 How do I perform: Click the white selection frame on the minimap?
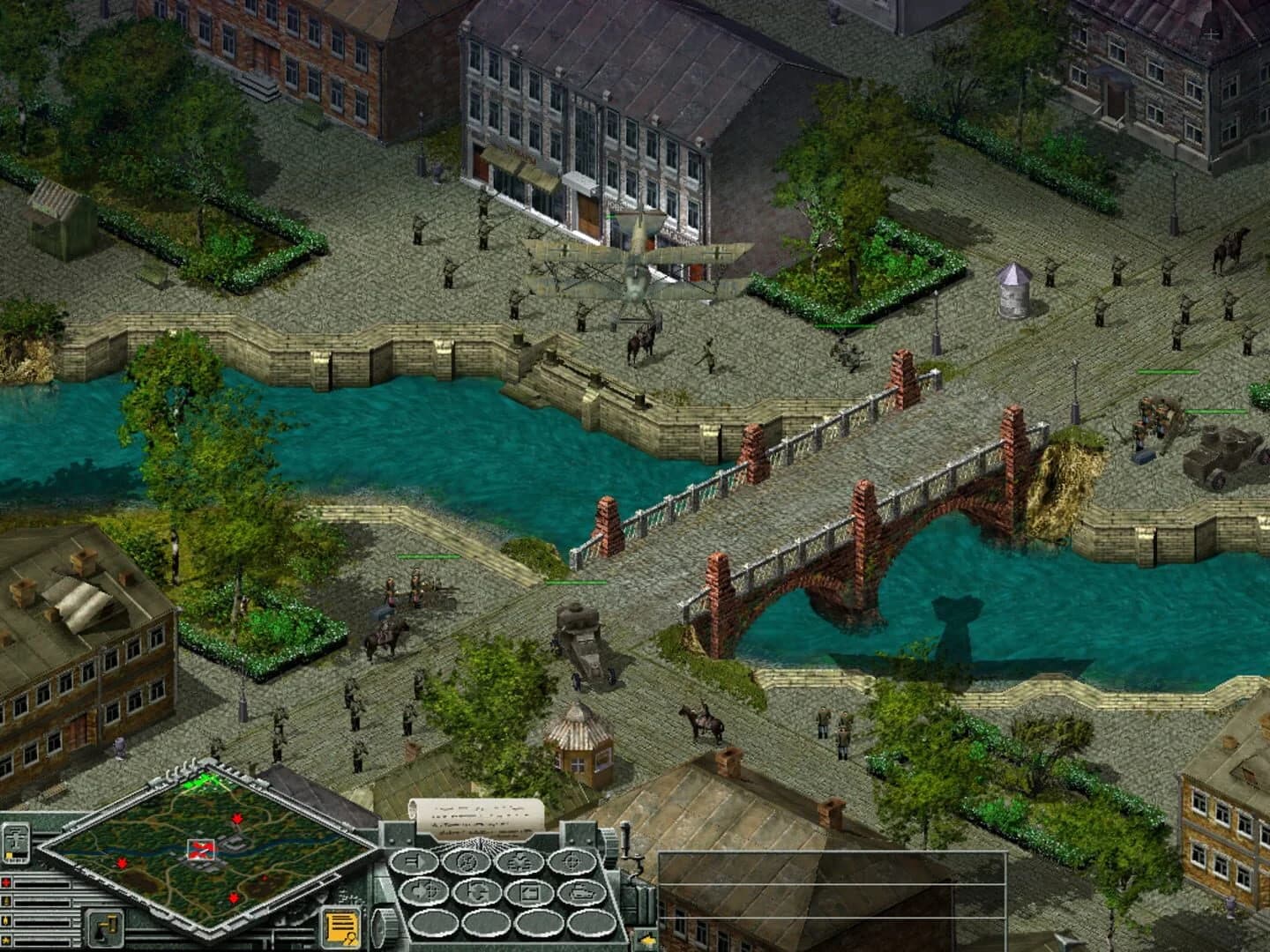201,848
